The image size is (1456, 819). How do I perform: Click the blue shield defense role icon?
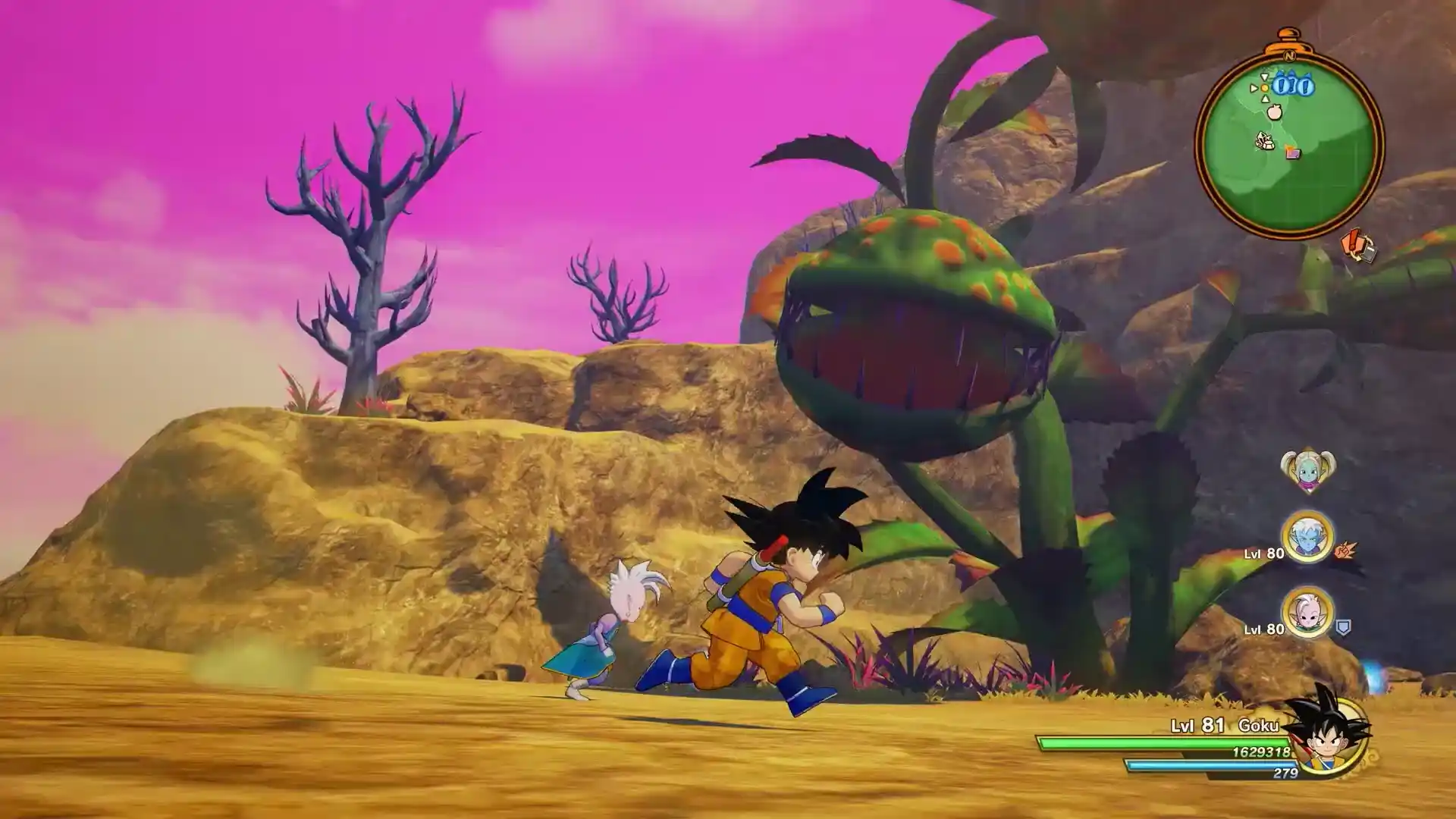(1342, 628)
